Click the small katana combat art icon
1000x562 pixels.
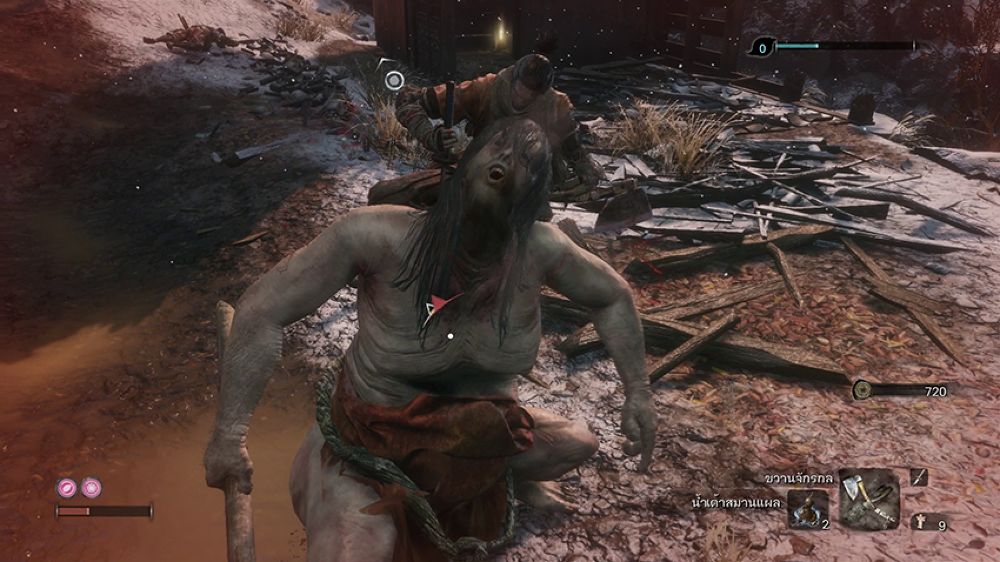[x=919, y=478]
